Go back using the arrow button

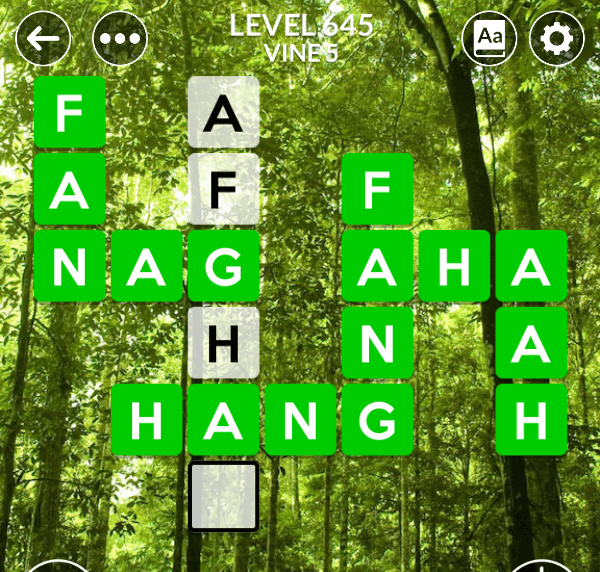pos(43,39)
